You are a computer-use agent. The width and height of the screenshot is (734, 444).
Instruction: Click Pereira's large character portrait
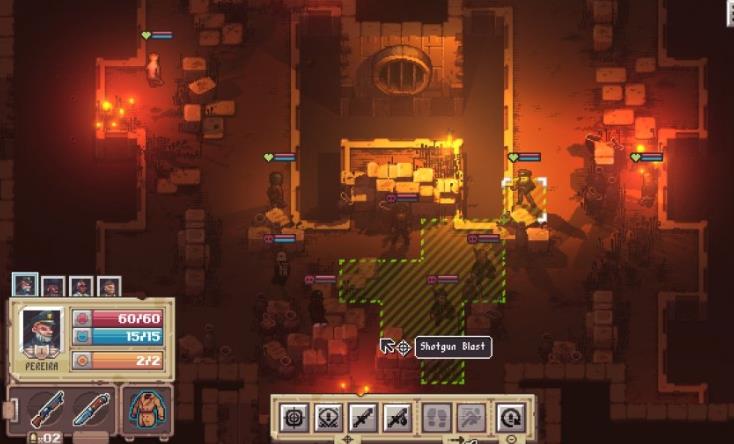tap(41, 333)
